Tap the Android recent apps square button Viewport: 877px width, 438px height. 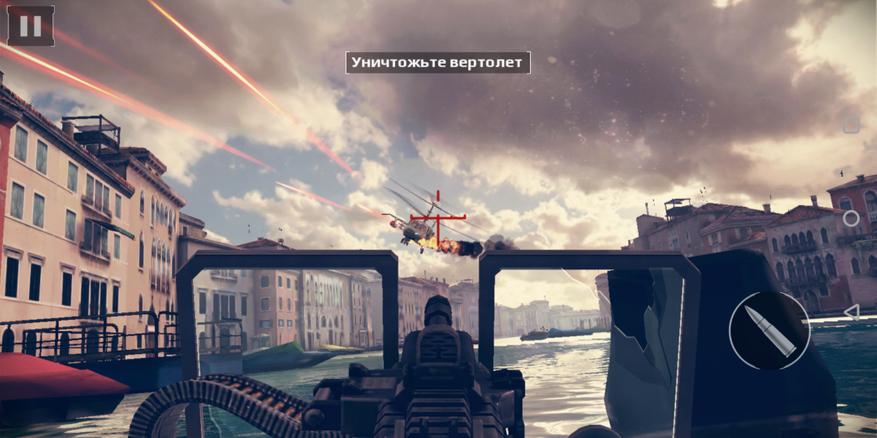pos(851,126)
